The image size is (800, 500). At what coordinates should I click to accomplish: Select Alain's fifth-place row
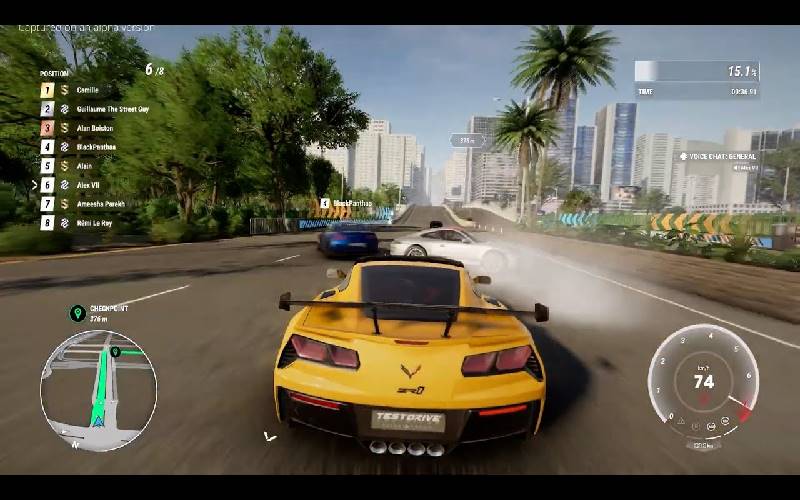pos(85,166)
